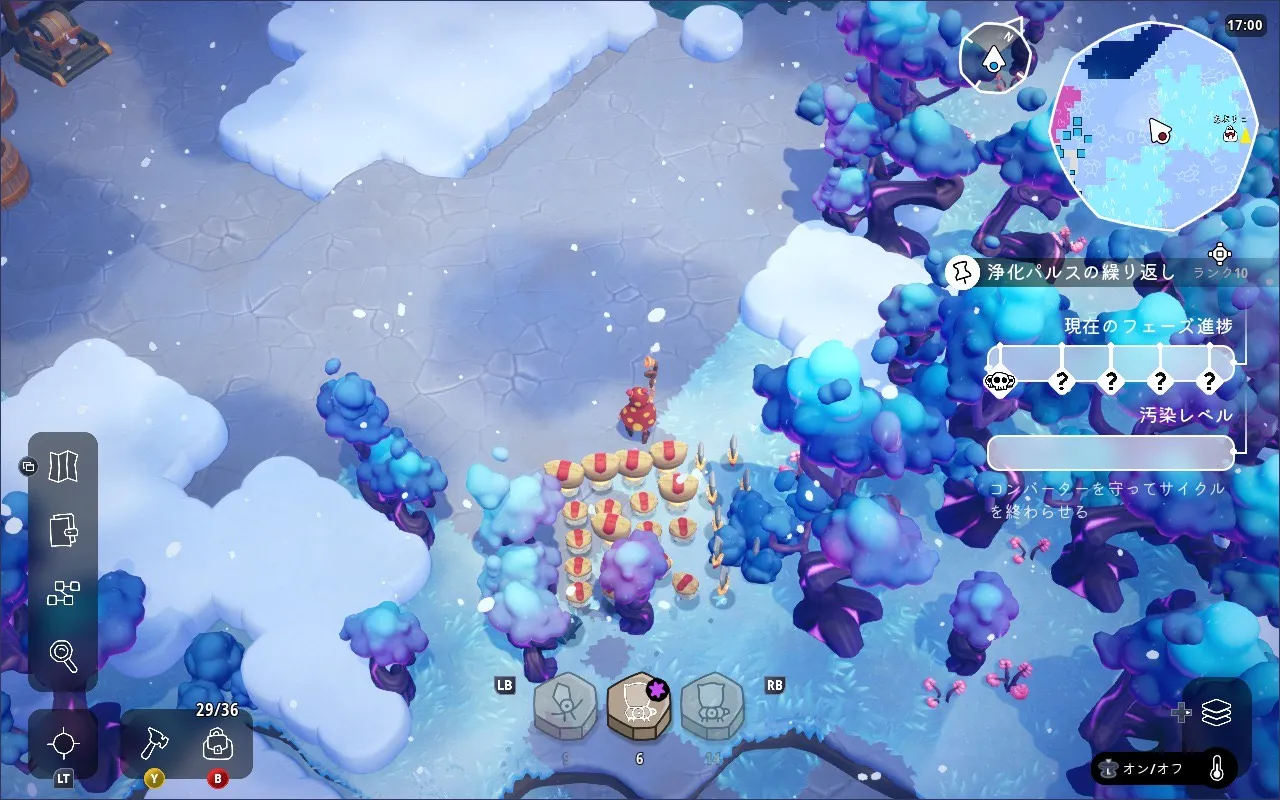Click the player marker on the minimap

pos(1159,131)
